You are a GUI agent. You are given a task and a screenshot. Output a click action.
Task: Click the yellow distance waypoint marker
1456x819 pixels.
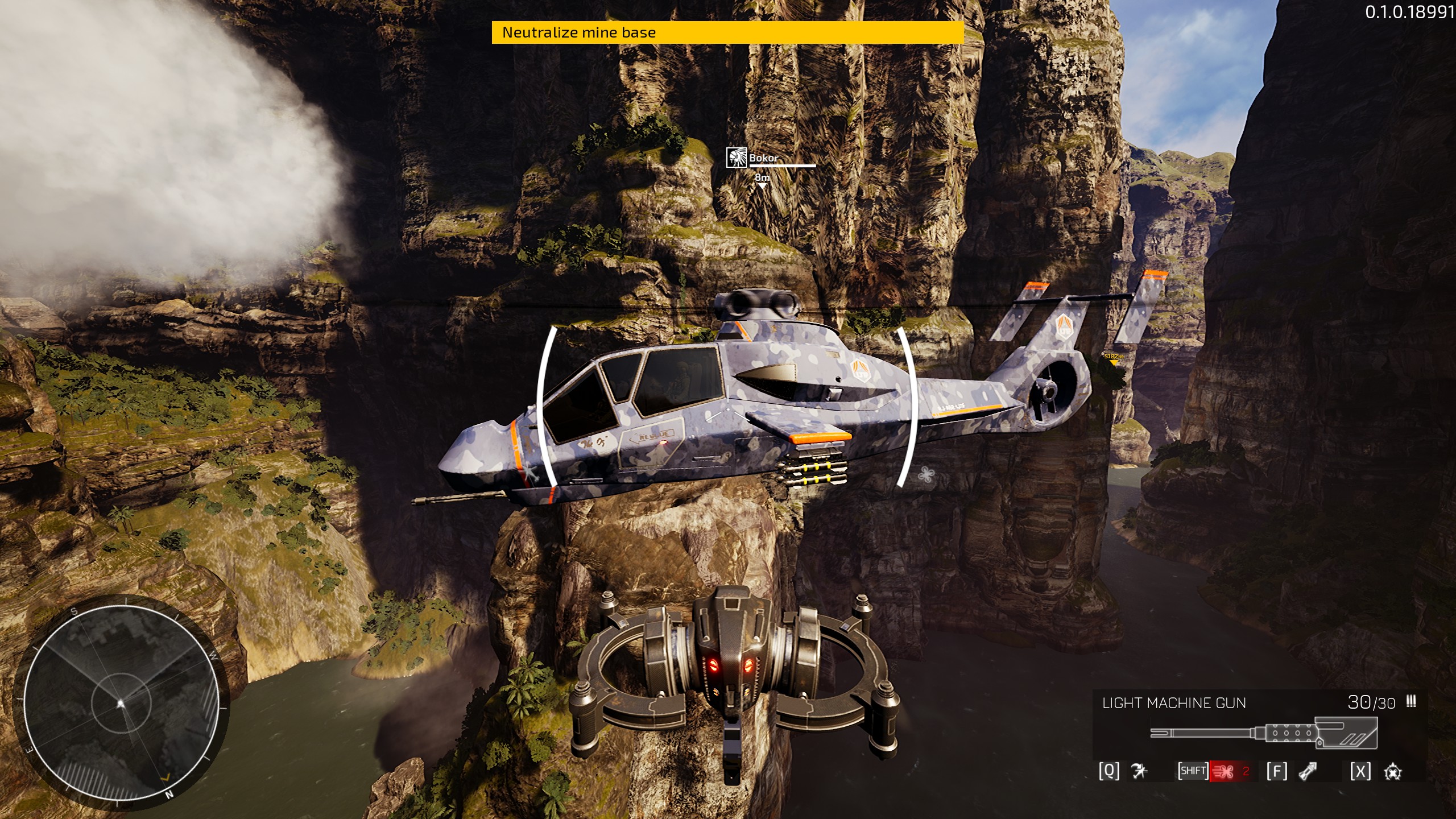(1114, 358)
